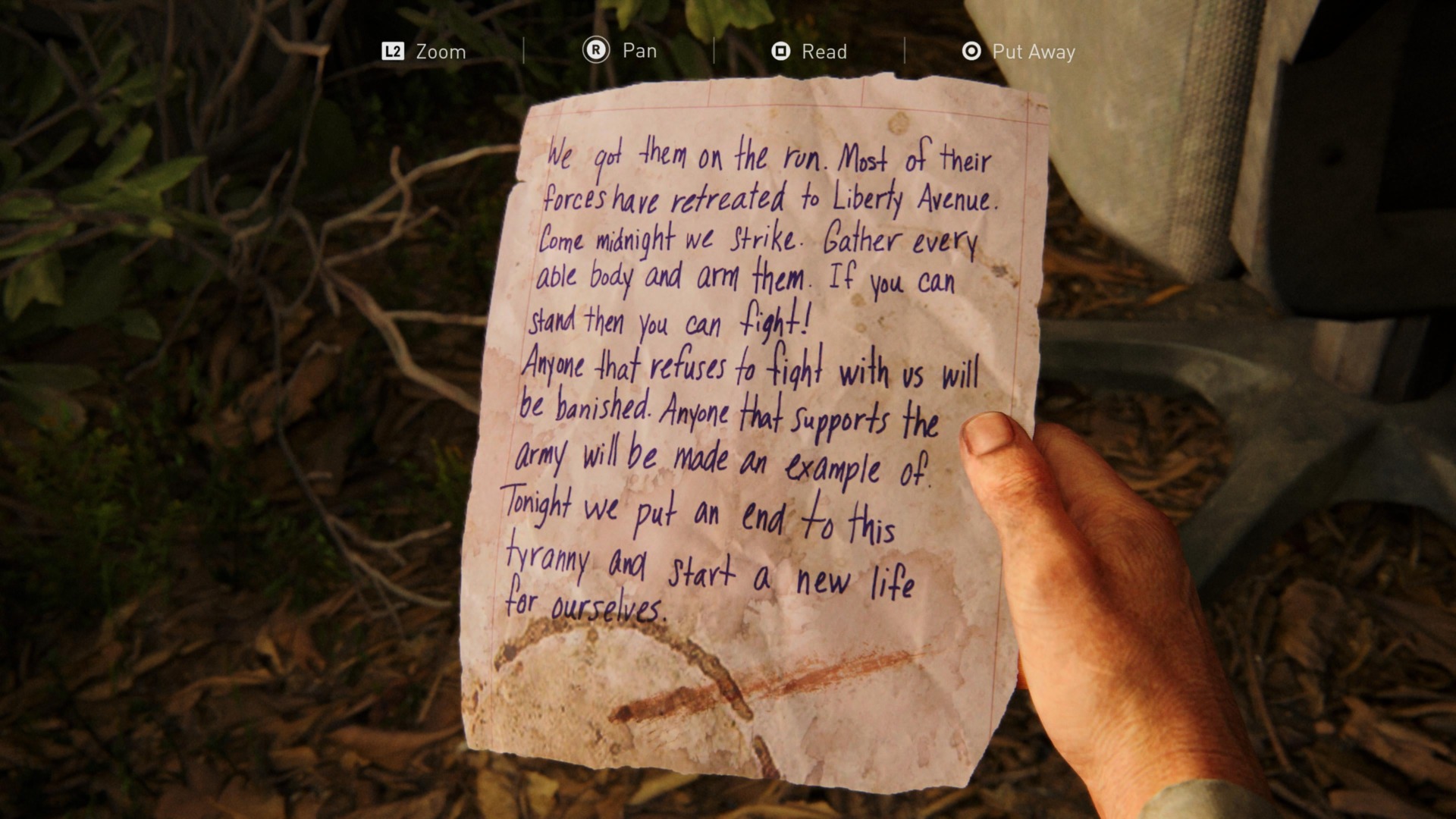Click the square button Read icon
1456x819 pixels.
click(x=780, y=52)
